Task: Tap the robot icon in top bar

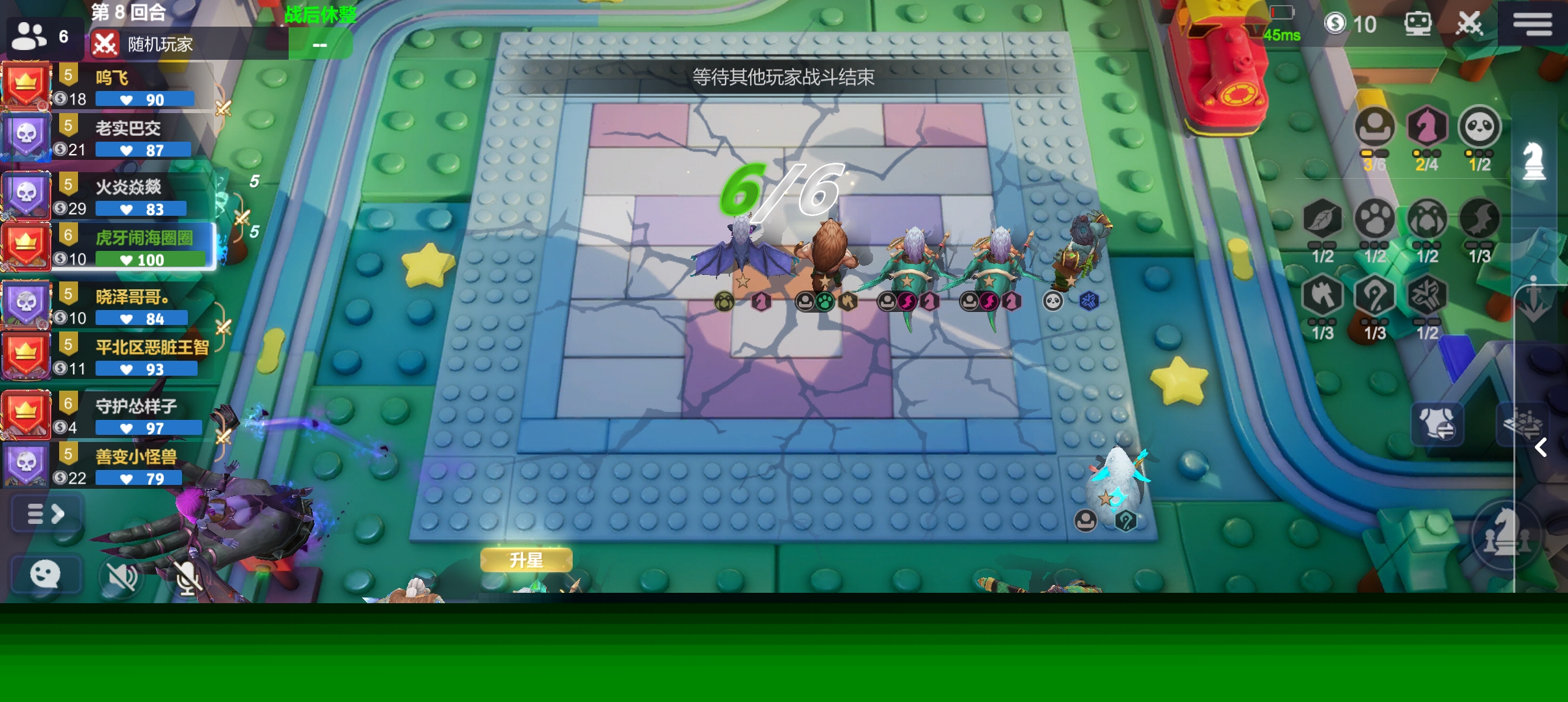Action: pos(1417,24)
